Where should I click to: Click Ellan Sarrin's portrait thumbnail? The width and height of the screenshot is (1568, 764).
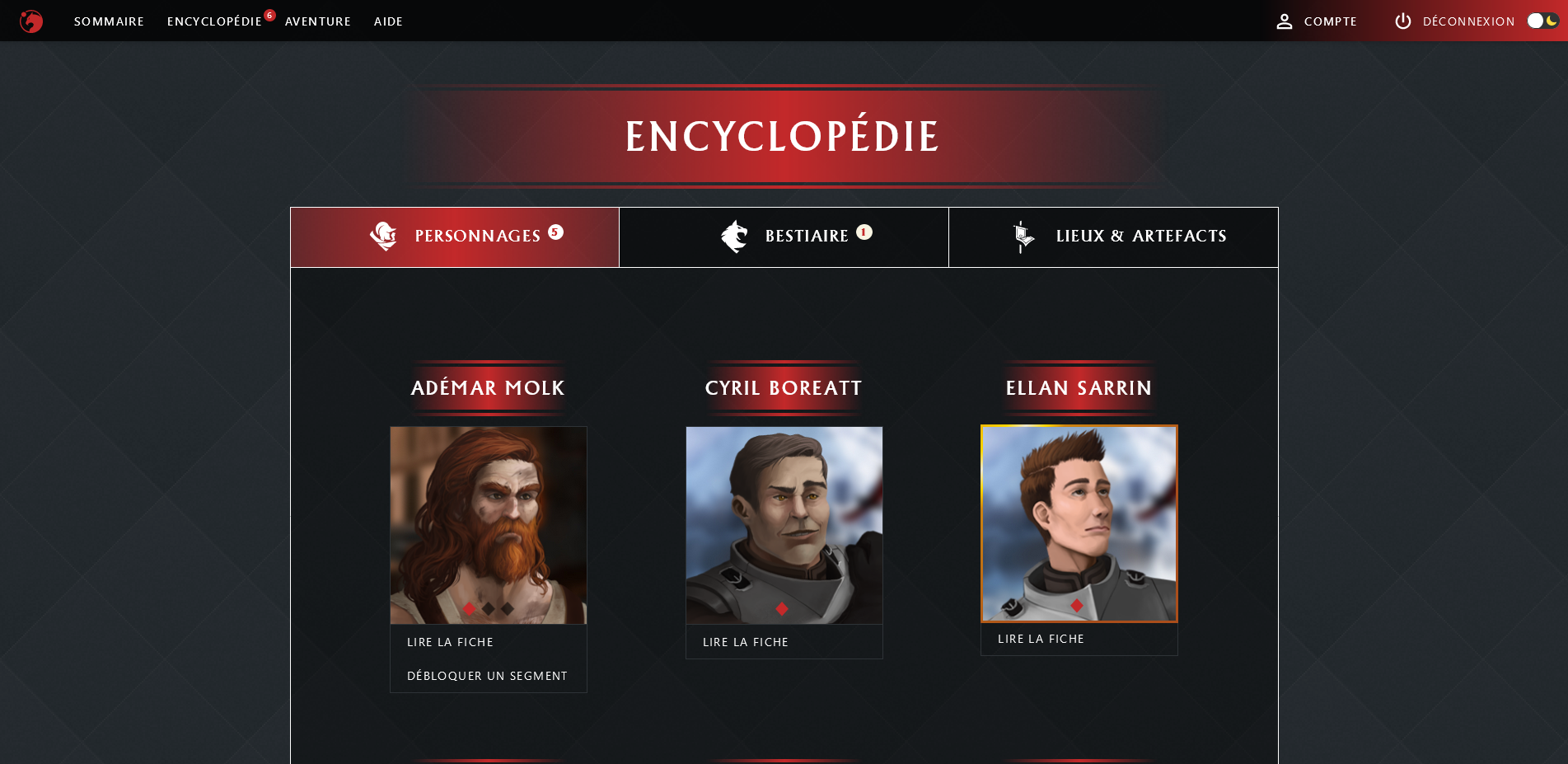pyautogui.click(x=1079, y=524)
